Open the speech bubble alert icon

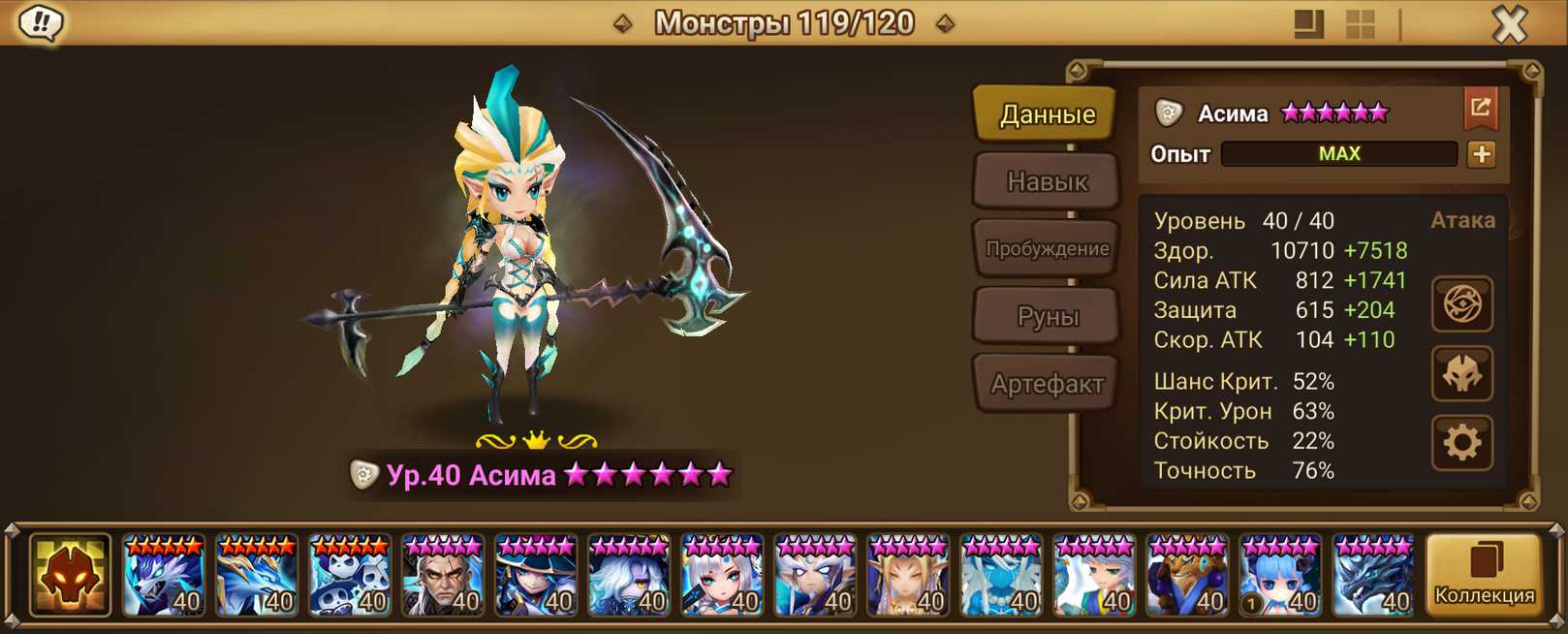(x=41, y=23)
